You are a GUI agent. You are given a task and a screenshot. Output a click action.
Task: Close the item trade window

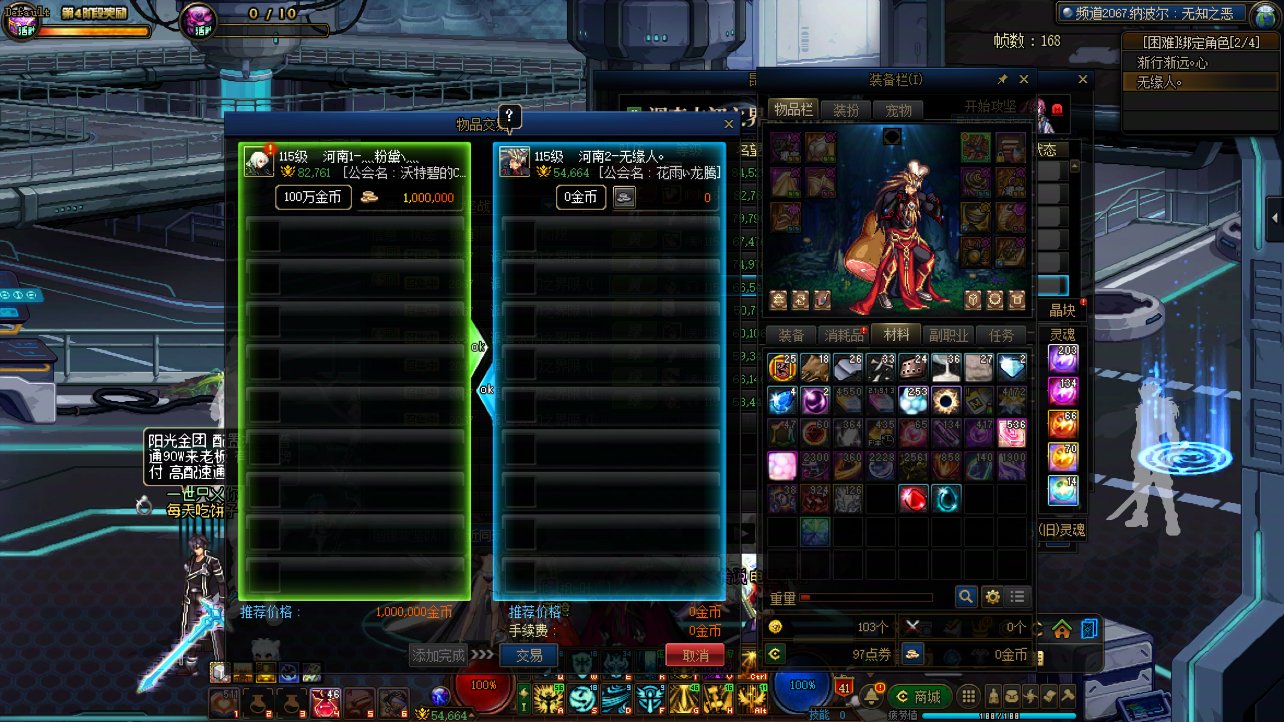point(729,124)
